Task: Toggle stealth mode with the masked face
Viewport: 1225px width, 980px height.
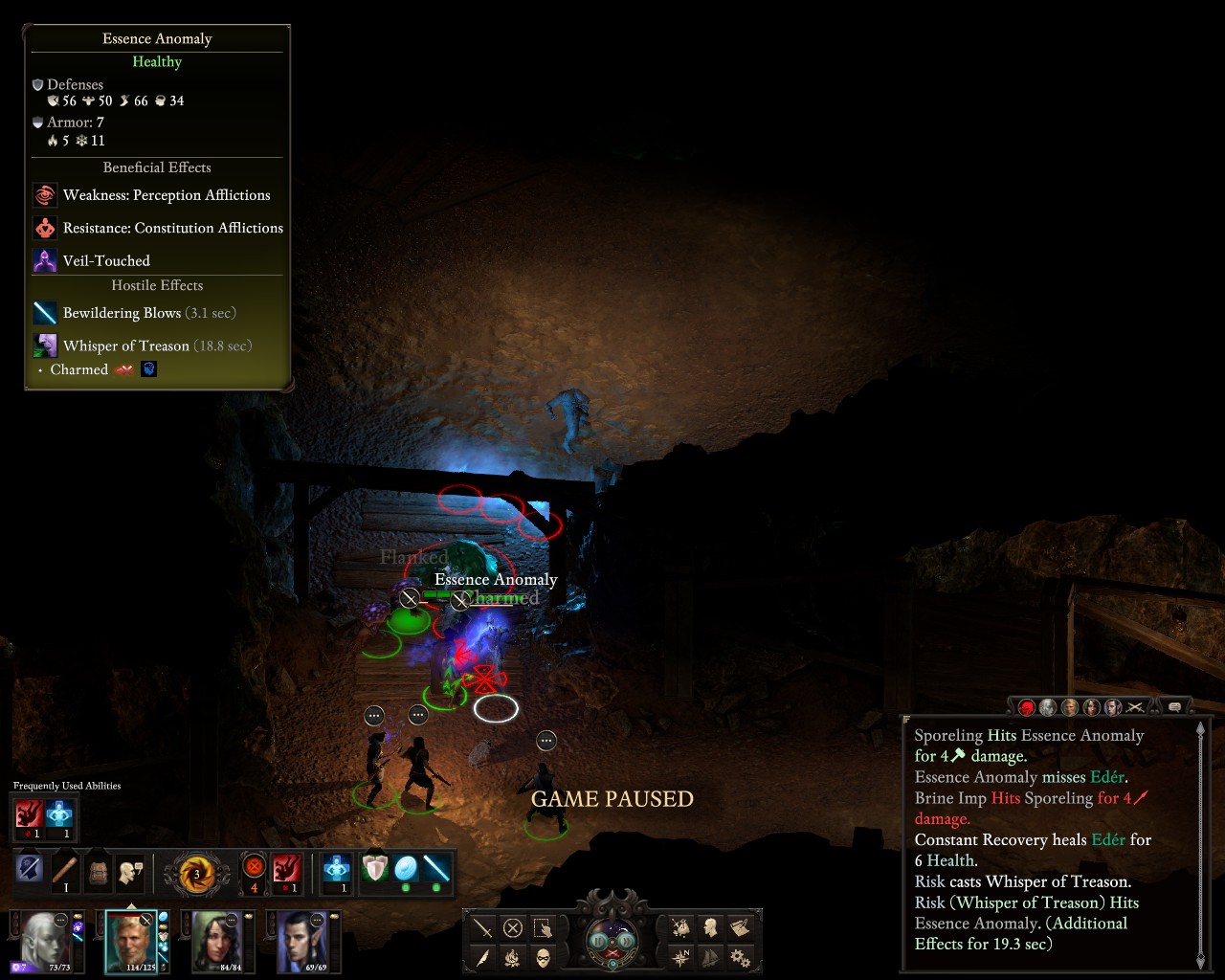Action: 543,957
